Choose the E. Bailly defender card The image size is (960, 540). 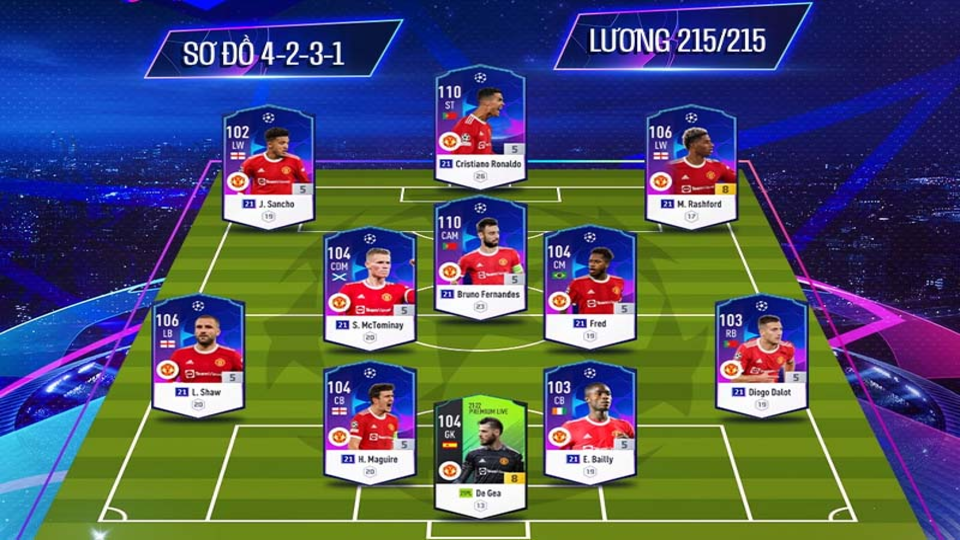pos(589,422)
